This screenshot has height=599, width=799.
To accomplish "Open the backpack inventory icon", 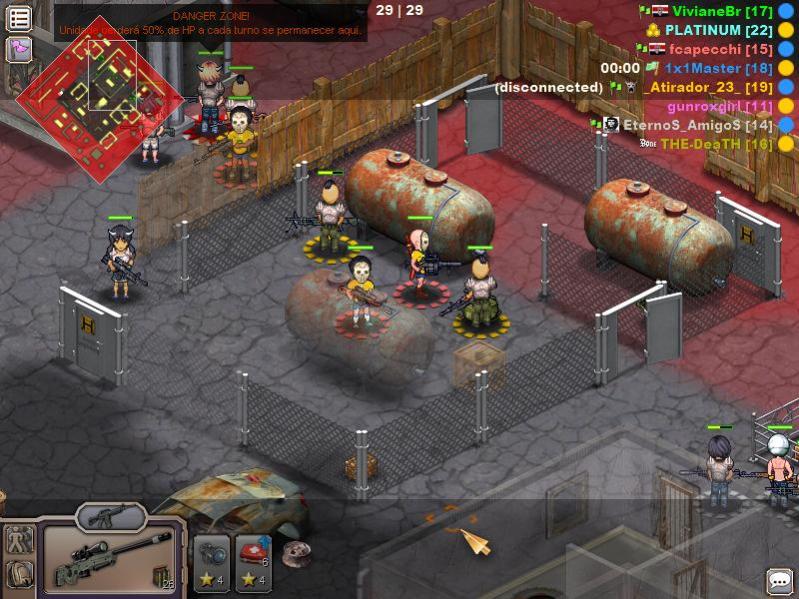I will pos(19,574).
